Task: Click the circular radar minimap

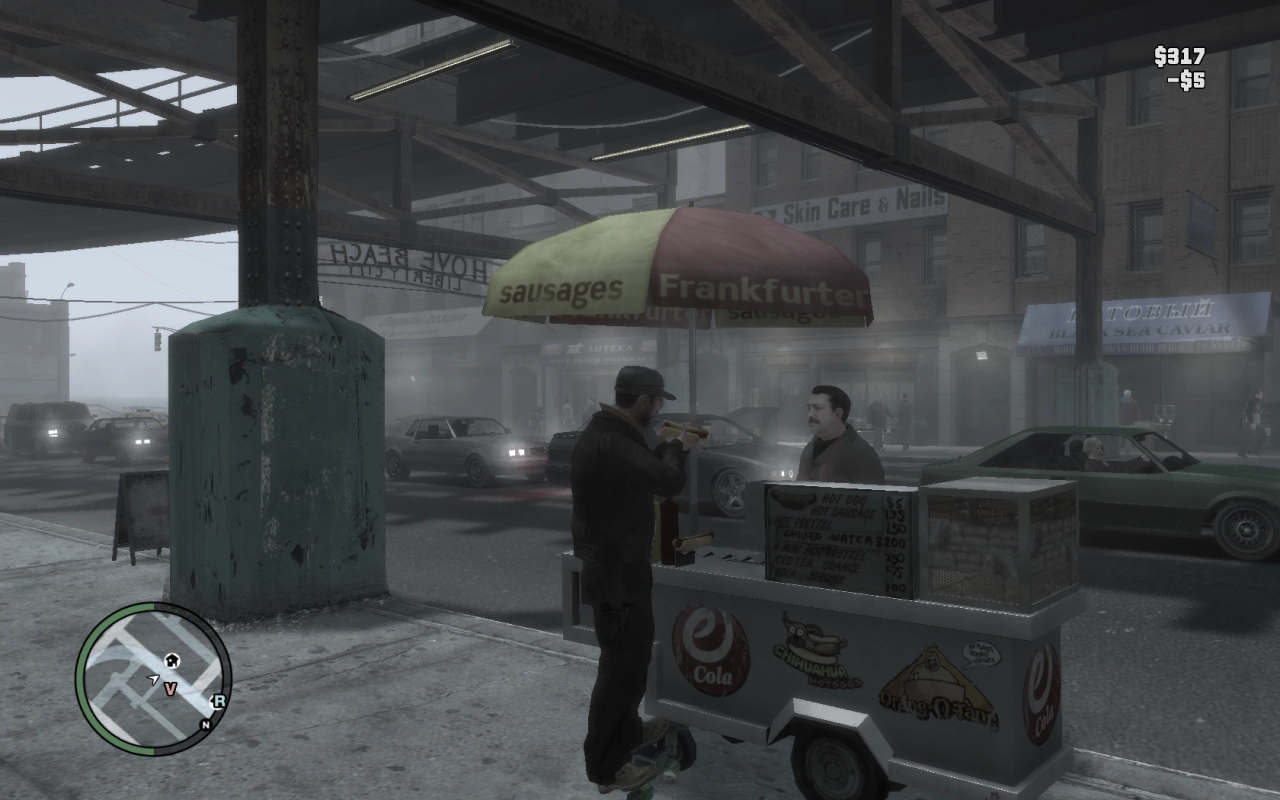Action: 153,678
